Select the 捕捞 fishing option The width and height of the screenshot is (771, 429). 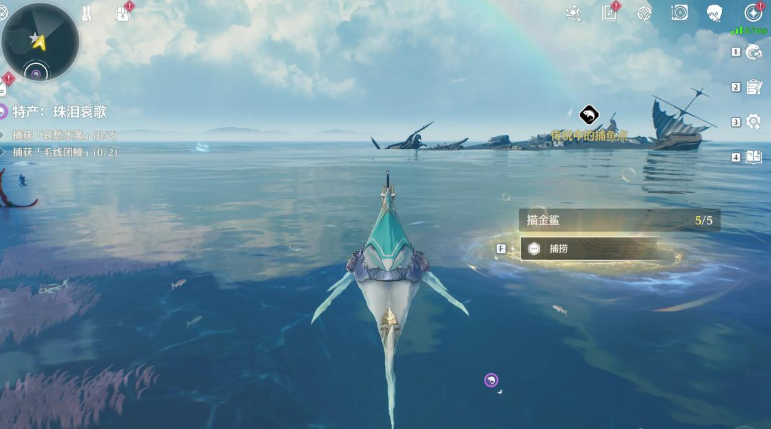coord(596,248)
